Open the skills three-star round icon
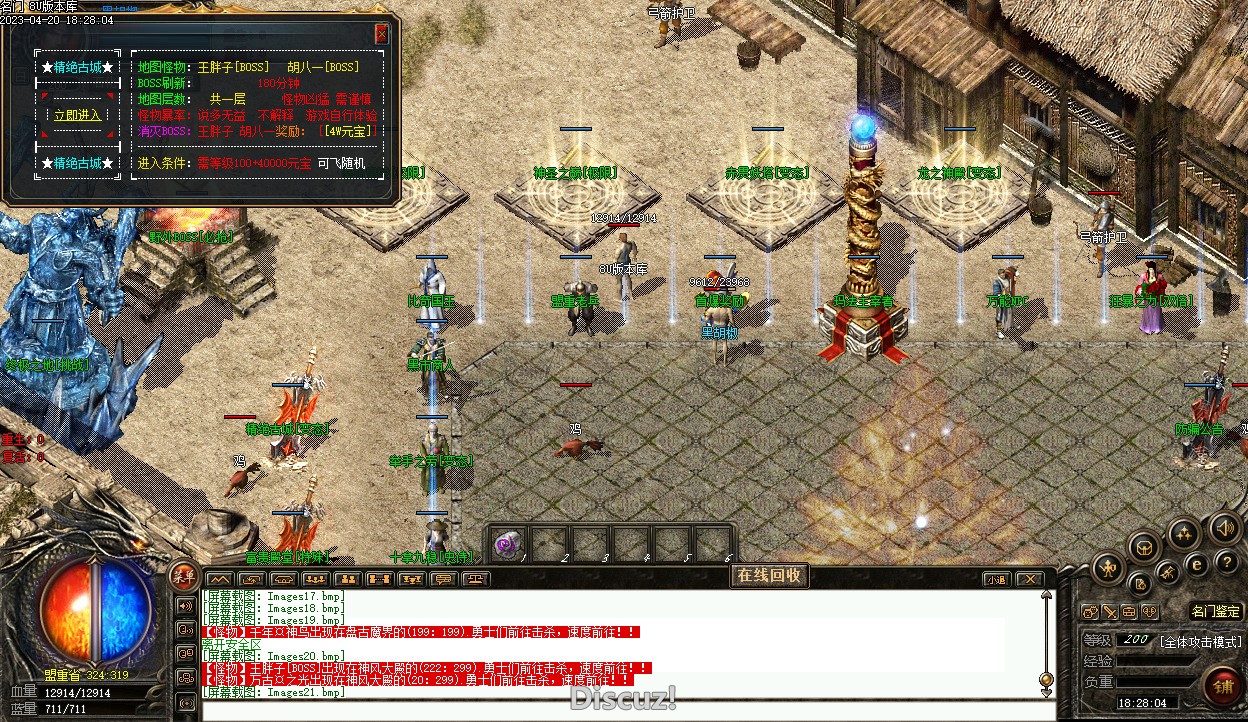 [1185, 533]
